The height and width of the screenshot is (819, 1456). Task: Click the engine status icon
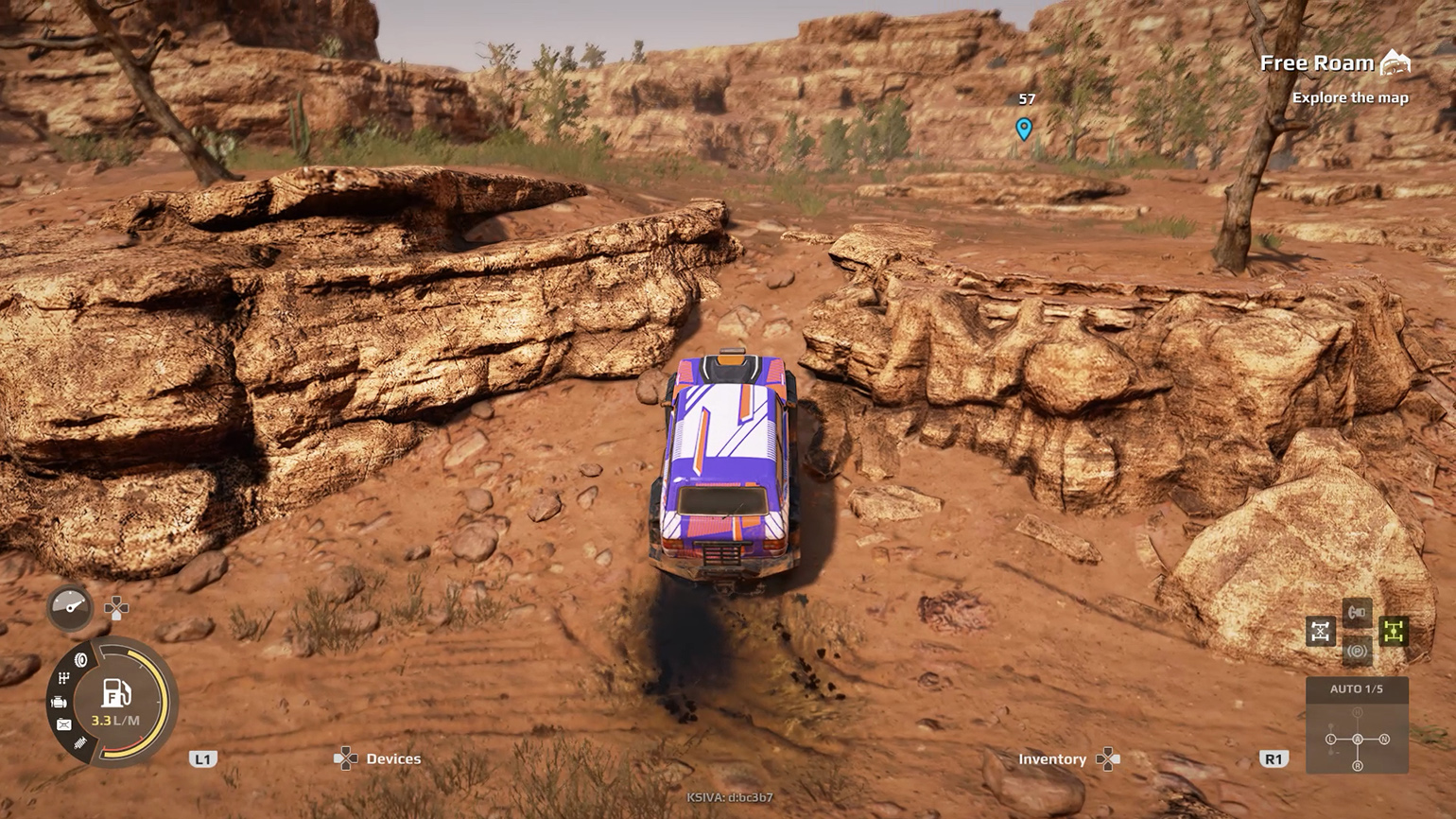60,703
